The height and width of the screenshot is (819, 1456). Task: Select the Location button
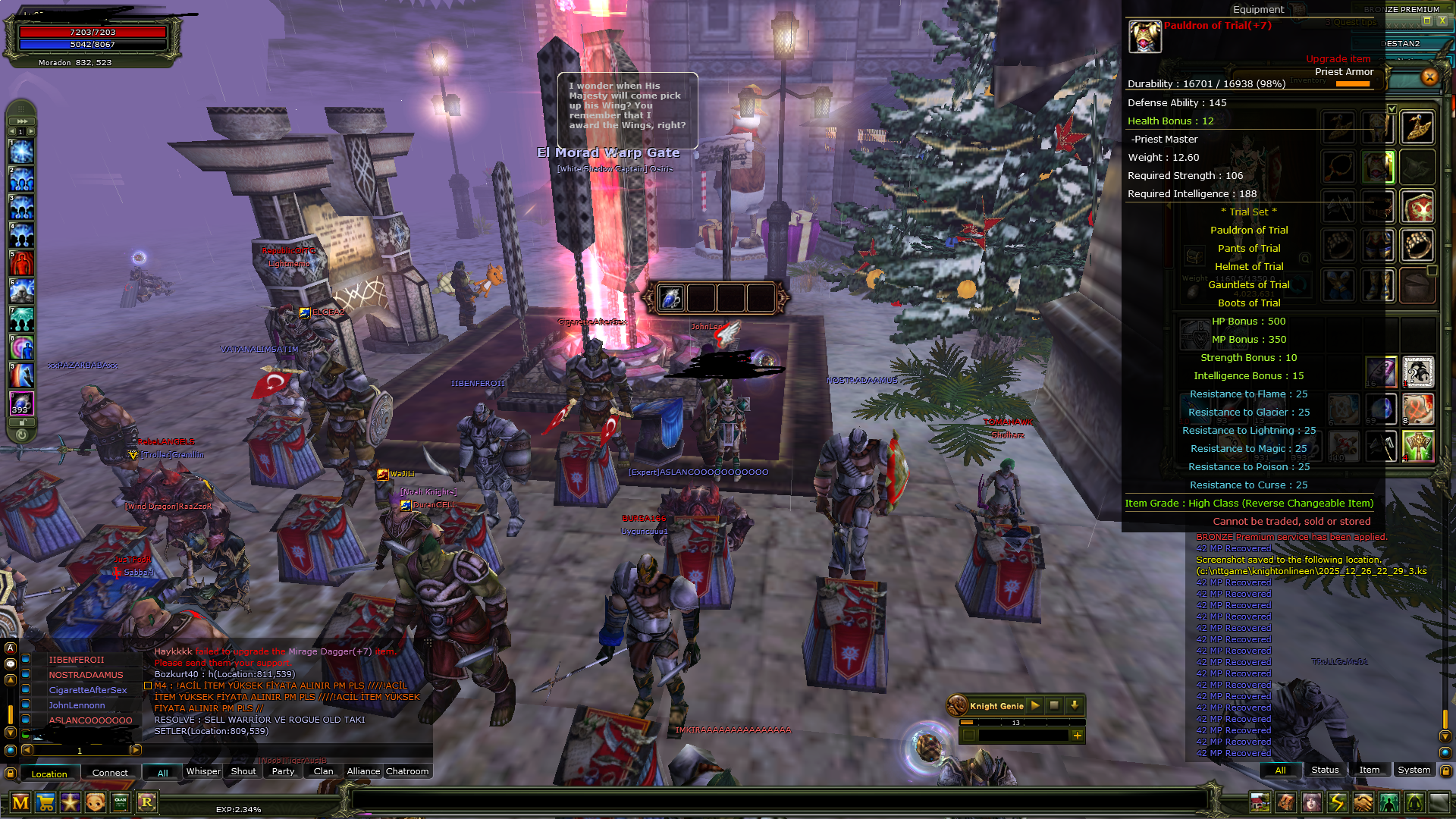(49, 773)
